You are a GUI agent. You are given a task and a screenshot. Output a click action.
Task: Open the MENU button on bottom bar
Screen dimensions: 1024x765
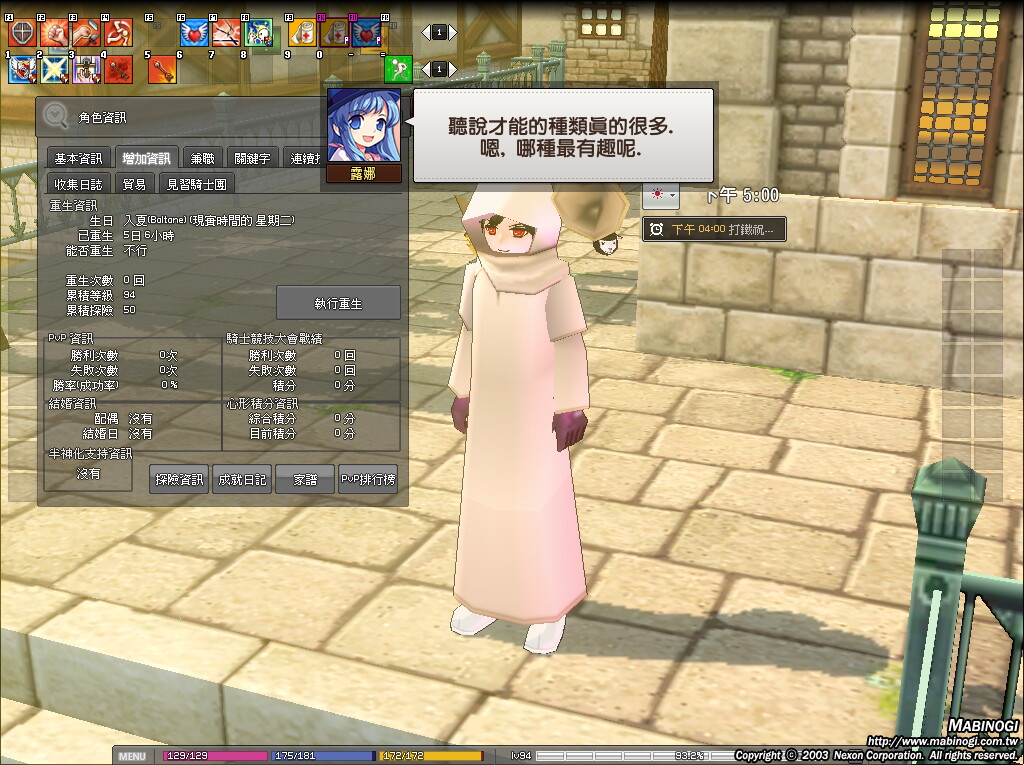(x=133, y=756)
